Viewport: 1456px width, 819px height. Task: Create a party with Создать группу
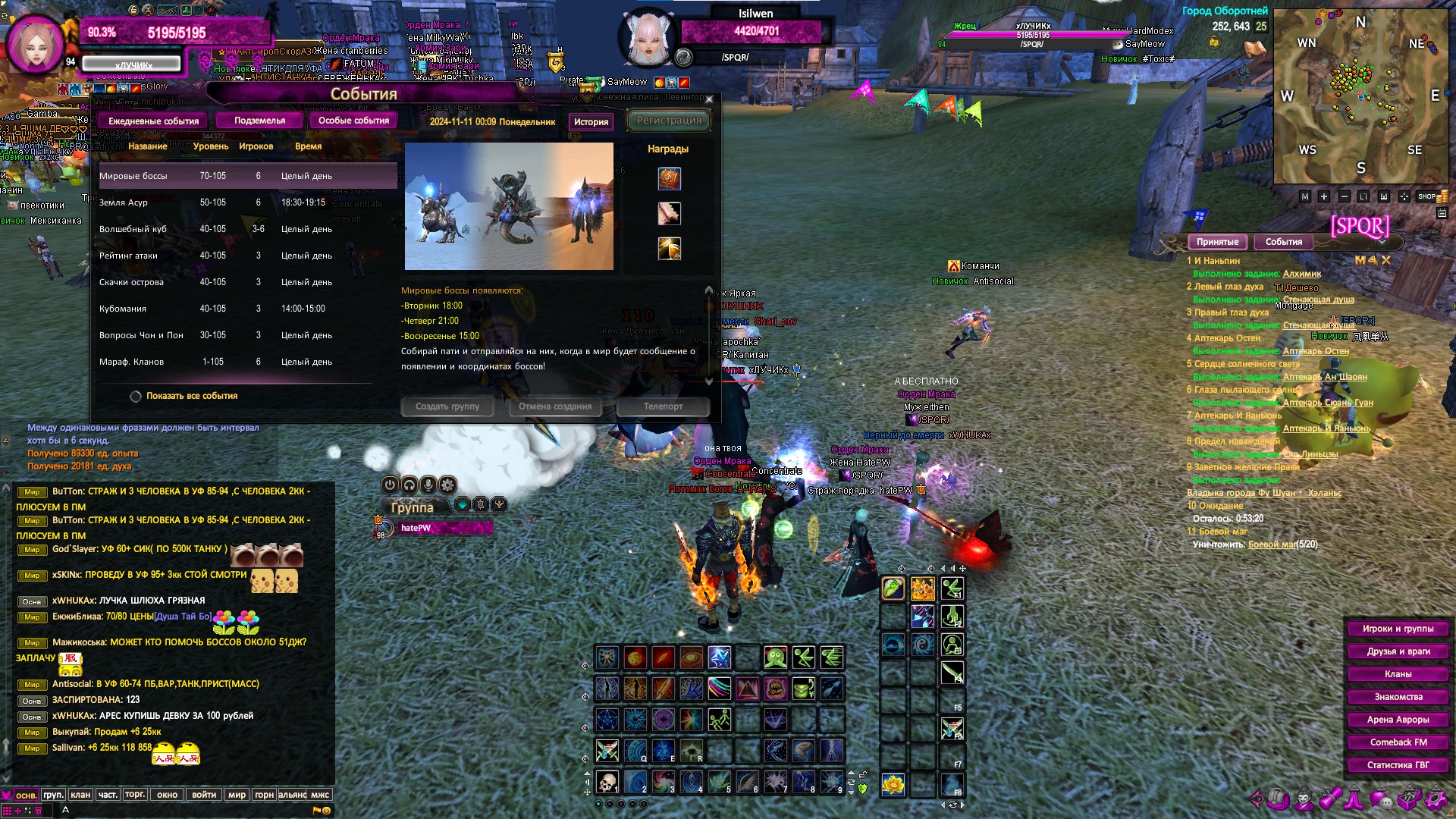tap(447, 406)
